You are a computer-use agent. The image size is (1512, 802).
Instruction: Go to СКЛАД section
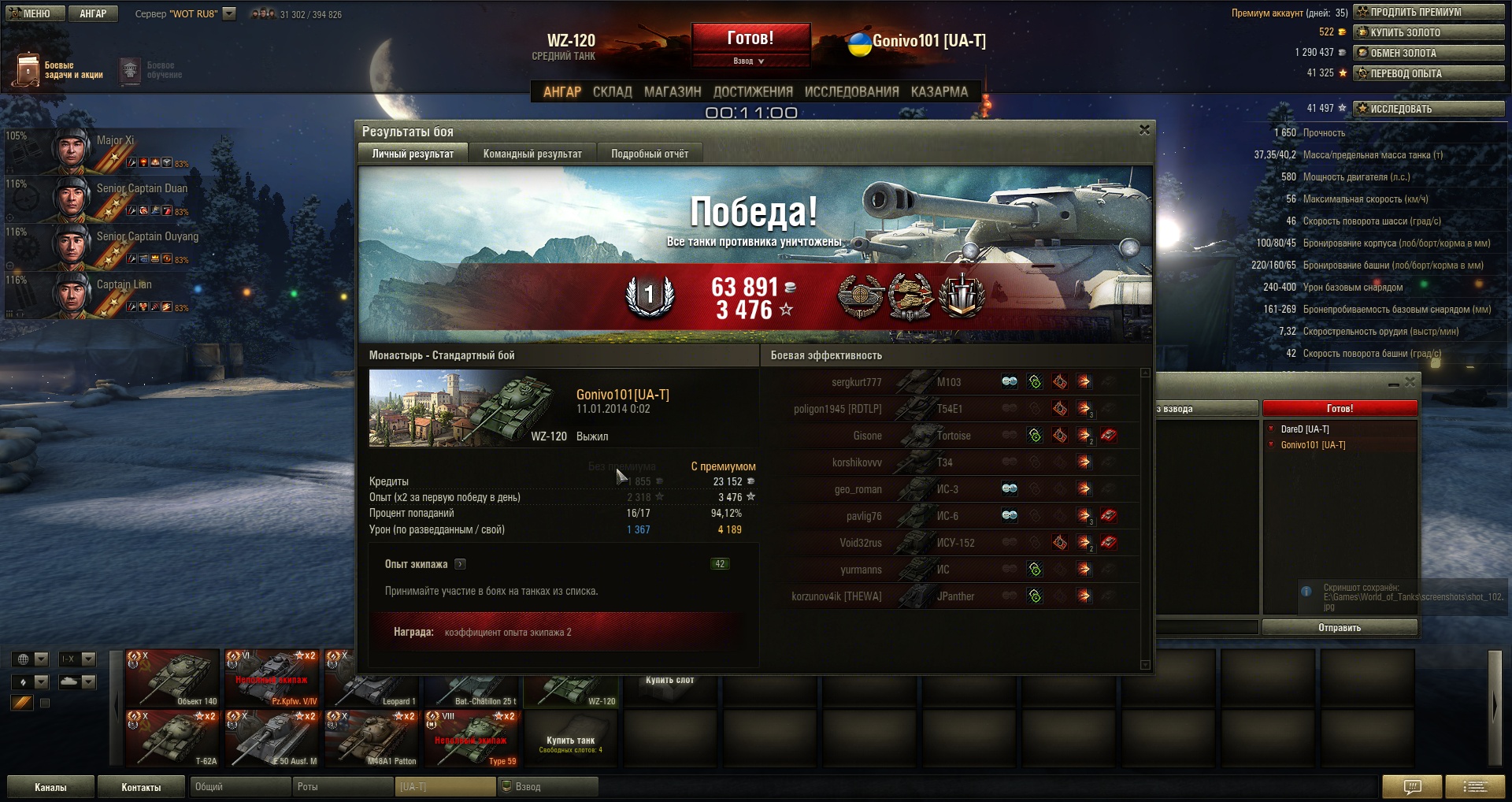pyautogui.click(x=612, y=91)
